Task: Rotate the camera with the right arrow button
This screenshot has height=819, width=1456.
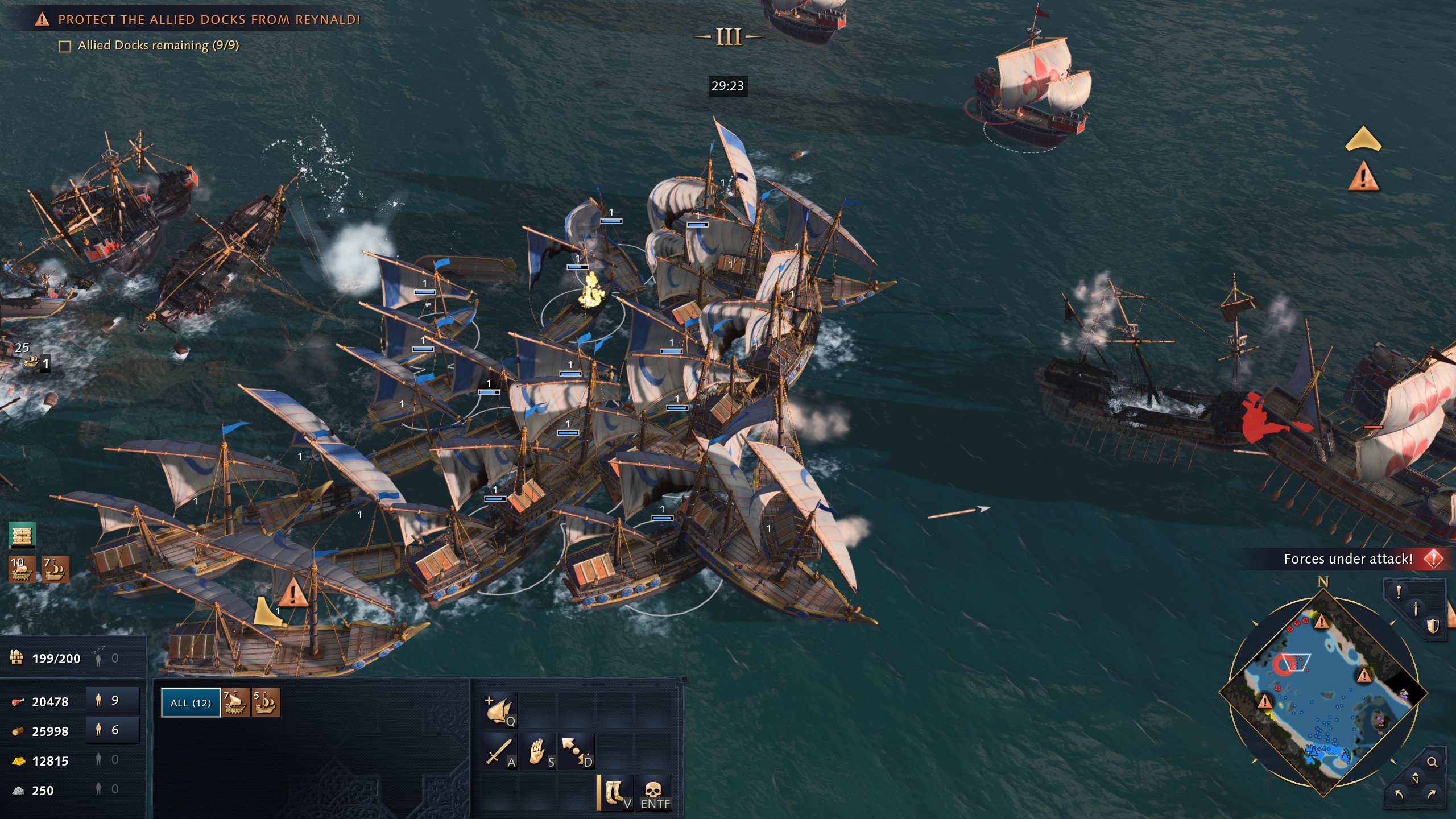Action: [1432, 794]
